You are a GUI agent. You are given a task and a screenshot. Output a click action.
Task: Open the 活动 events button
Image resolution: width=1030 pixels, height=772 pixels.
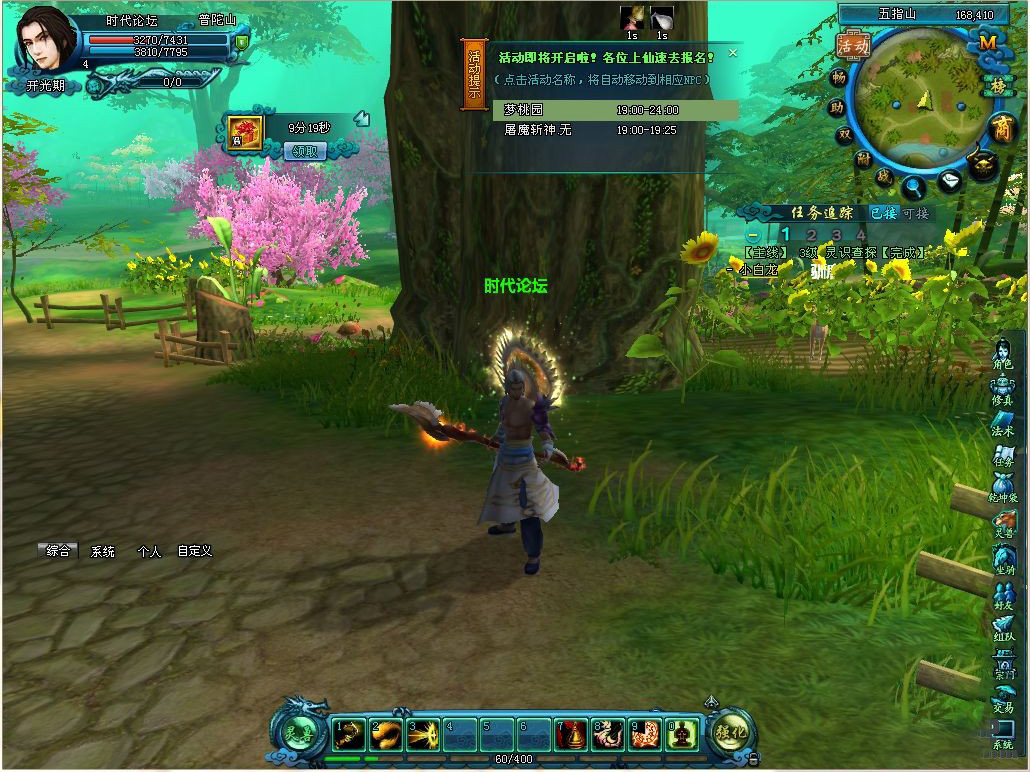click(x=853, y=45)
